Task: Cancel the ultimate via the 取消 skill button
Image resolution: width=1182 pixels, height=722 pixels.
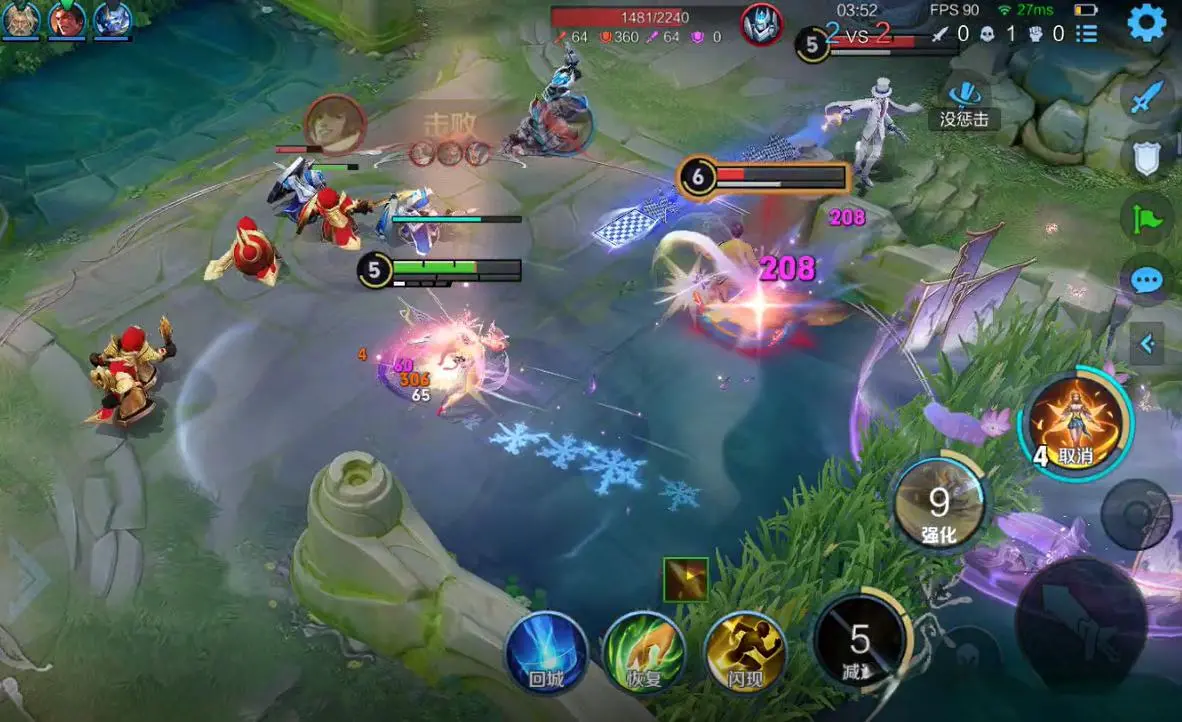Action: point(1075,424)
